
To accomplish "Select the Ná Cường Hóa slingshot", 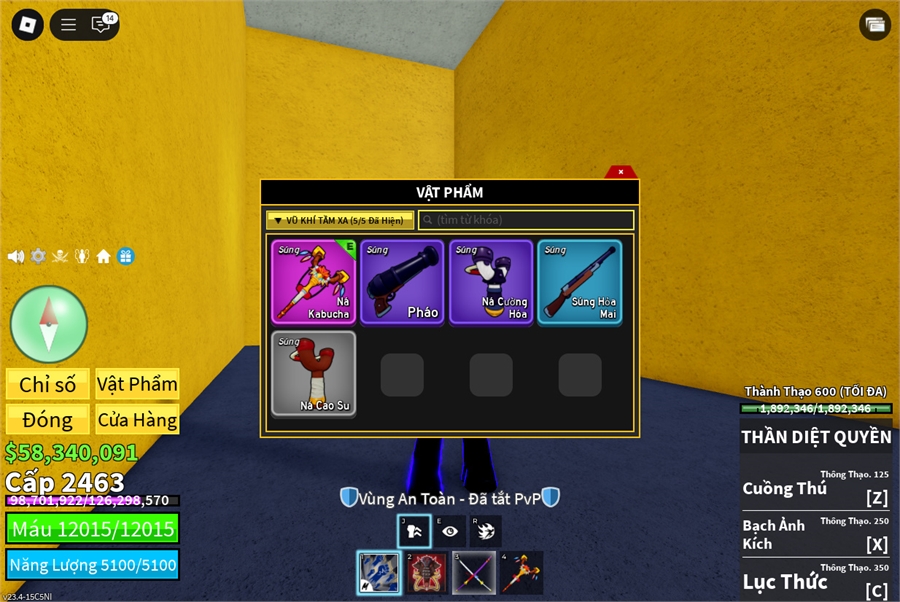I will point(491,282).
